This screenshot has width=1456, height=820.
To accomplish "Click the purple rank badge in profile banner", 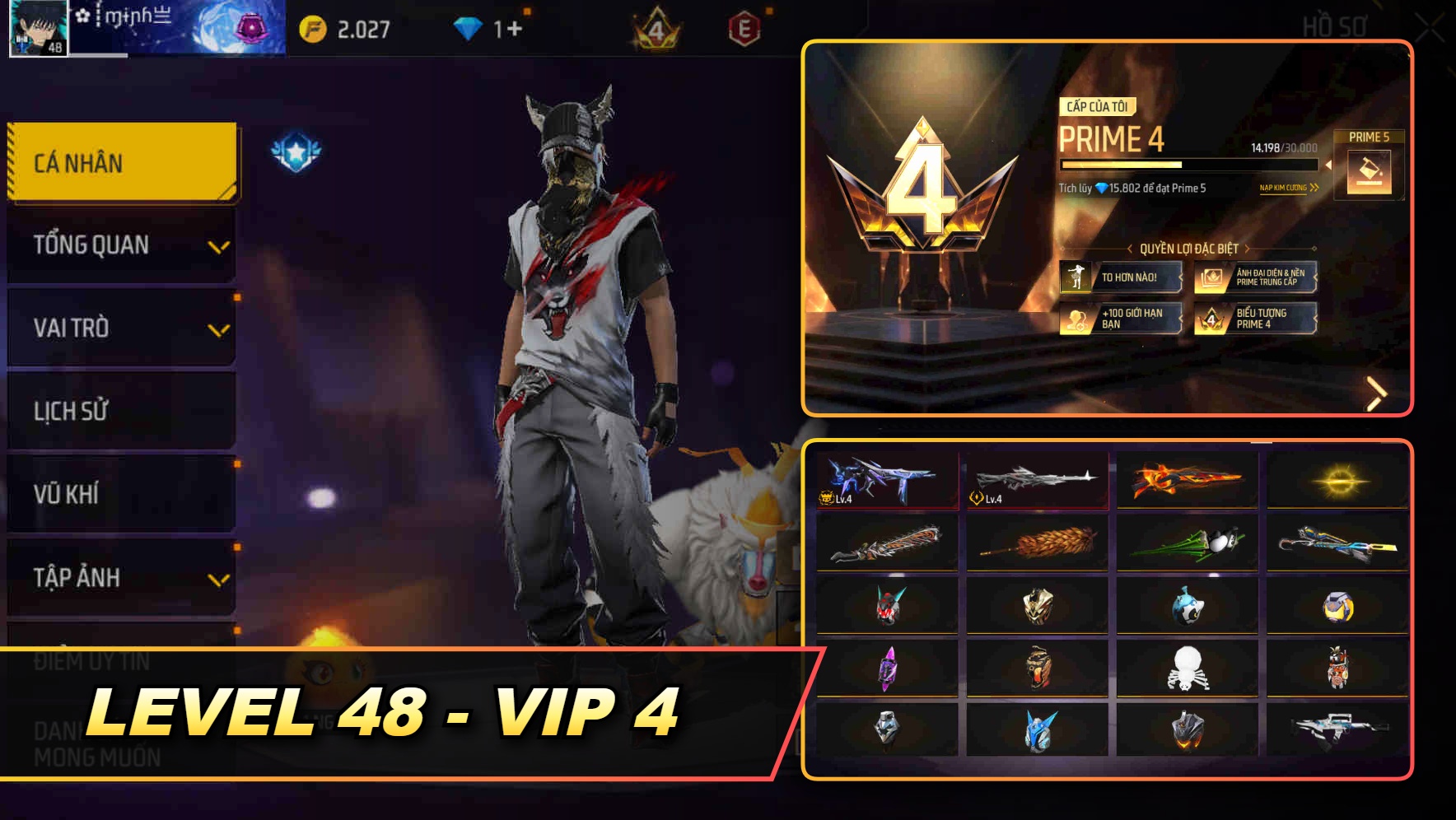I will [250, 26].
